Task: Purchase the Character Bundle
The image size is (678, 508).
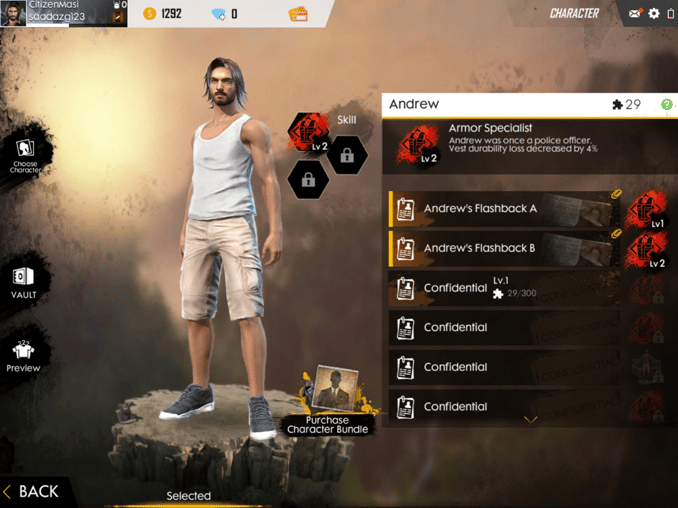Action: [x=328, y=402]
